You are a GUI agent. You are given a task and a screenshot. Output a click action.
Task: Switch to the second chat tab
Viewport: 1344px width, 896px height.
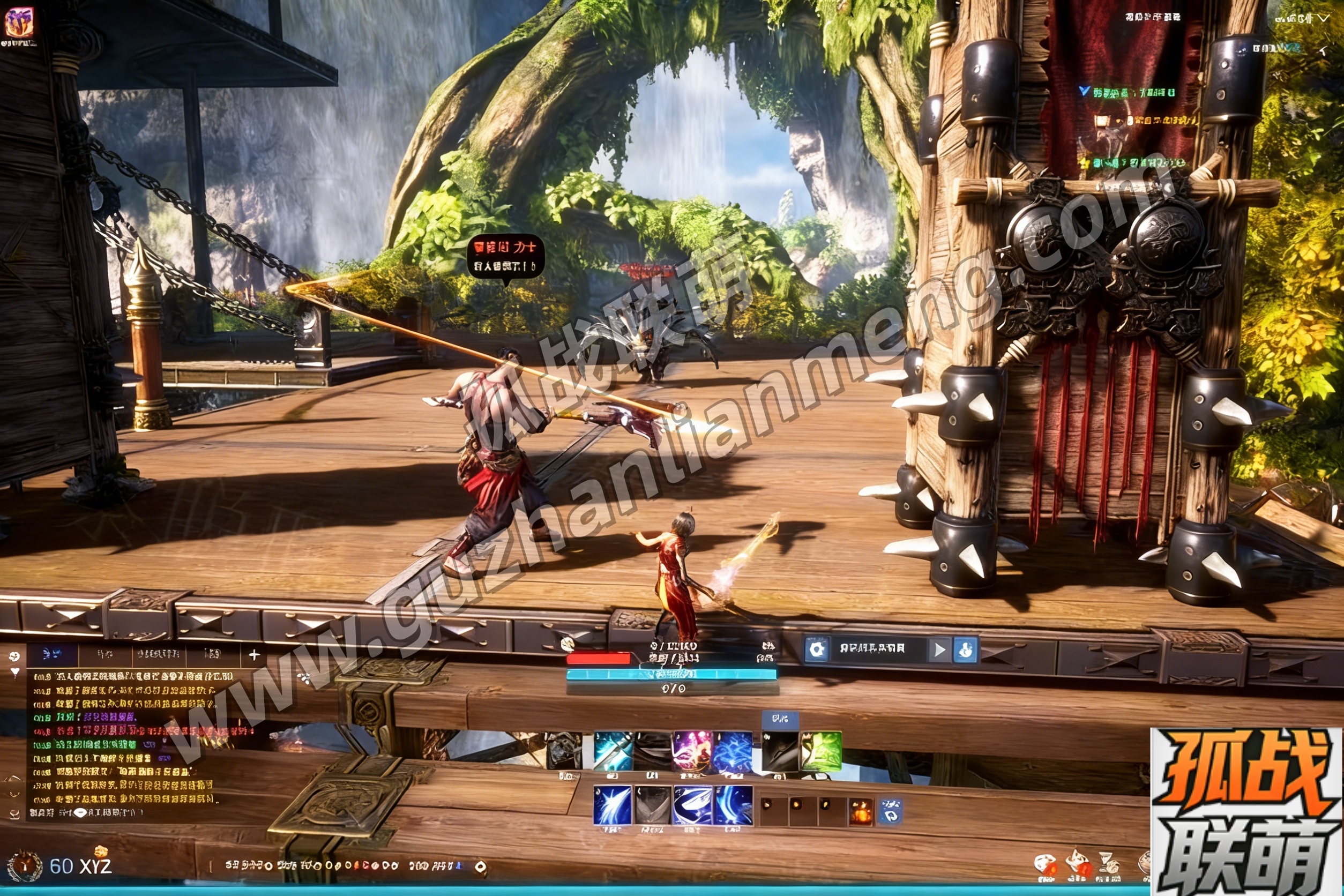(104, 654)
